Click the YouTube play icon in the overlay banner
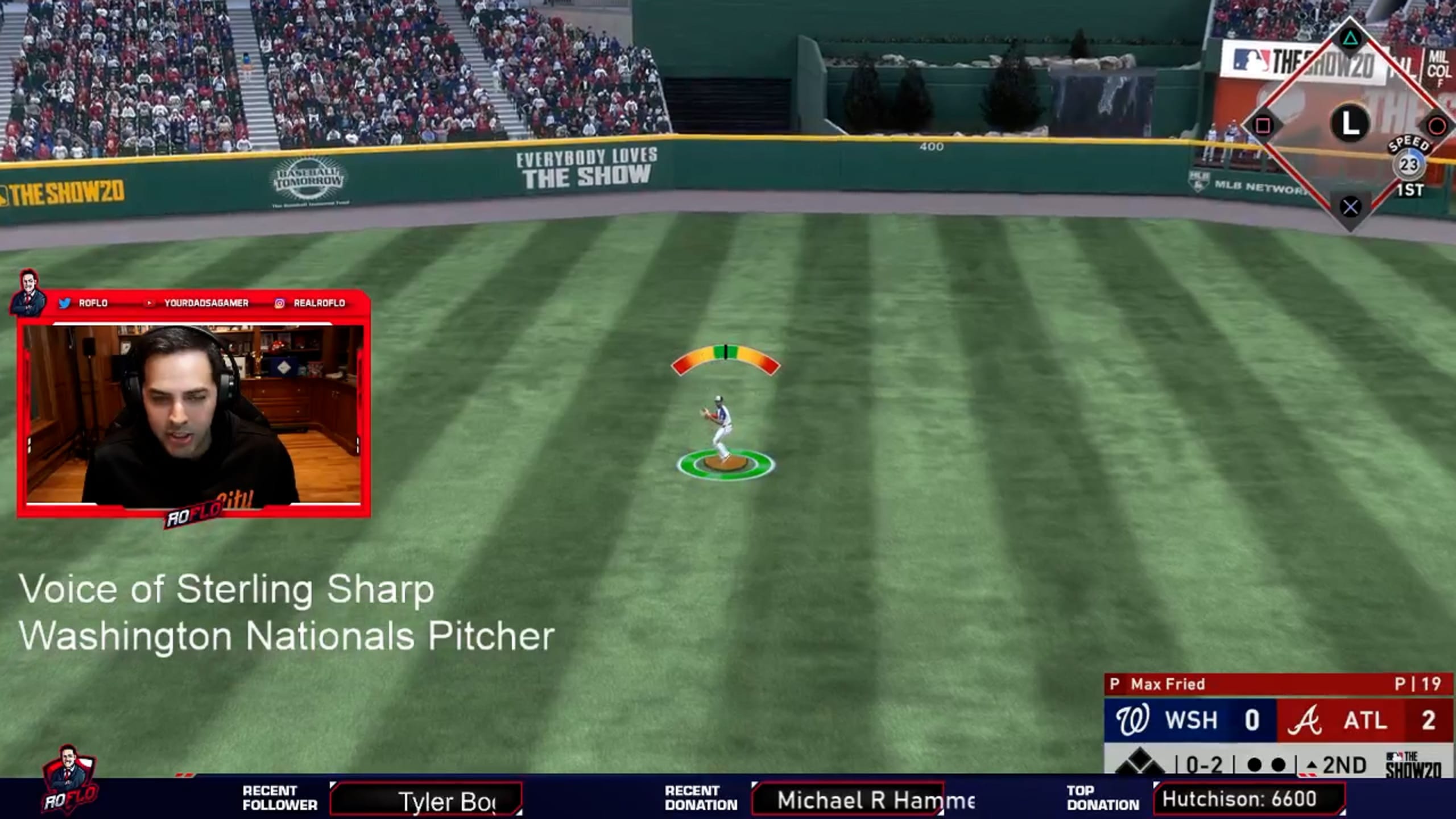The image size is (1456, 819). [x=149, y=303]
